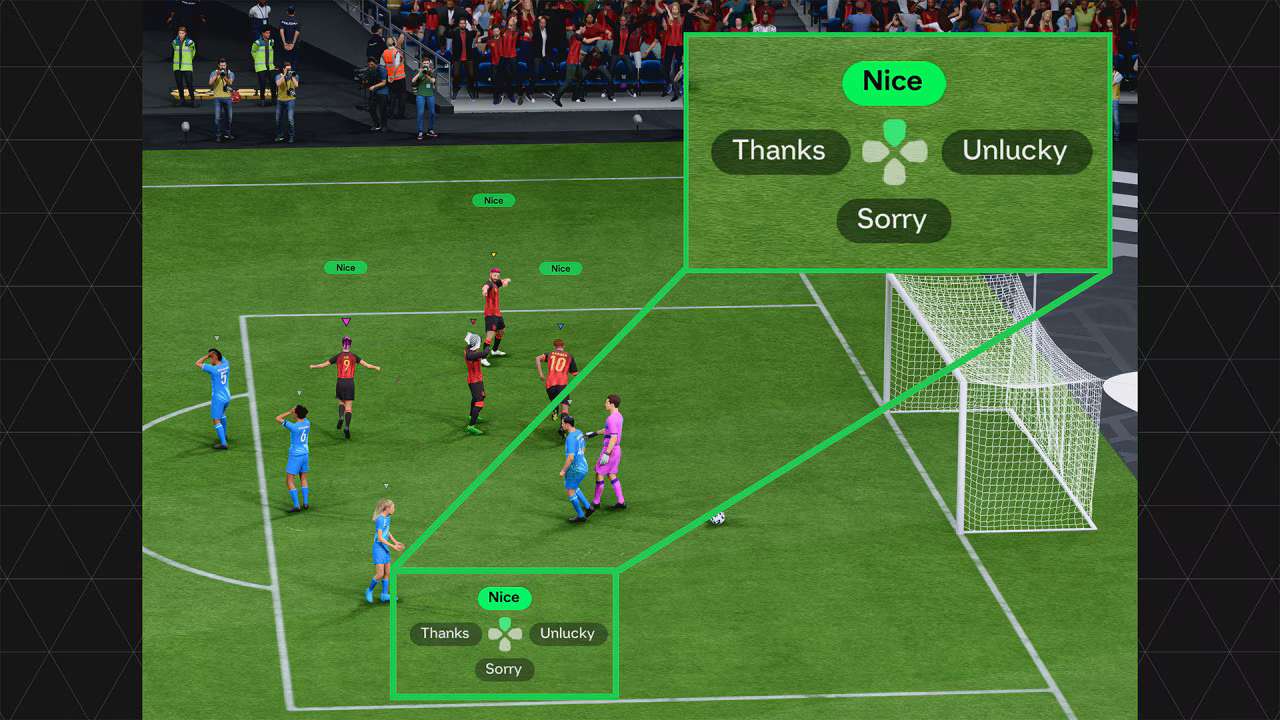This screenshot has width=1280, height=720.
Task: Choose Thanks in the small quick chat wheel
Action: point(445,633)
